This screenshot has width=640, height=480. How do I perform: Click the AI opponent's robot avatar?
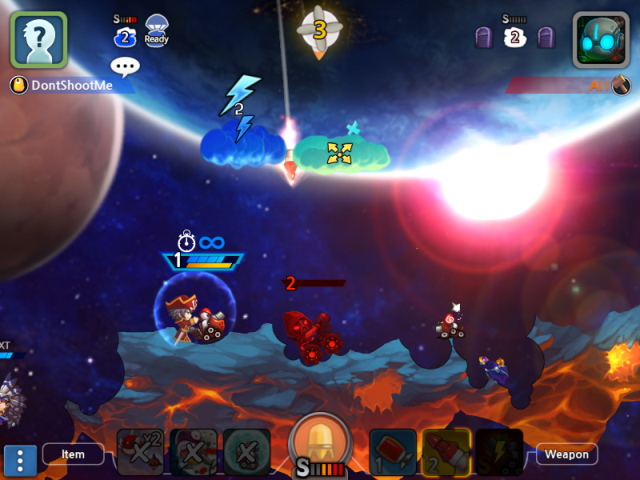[600, 40]
